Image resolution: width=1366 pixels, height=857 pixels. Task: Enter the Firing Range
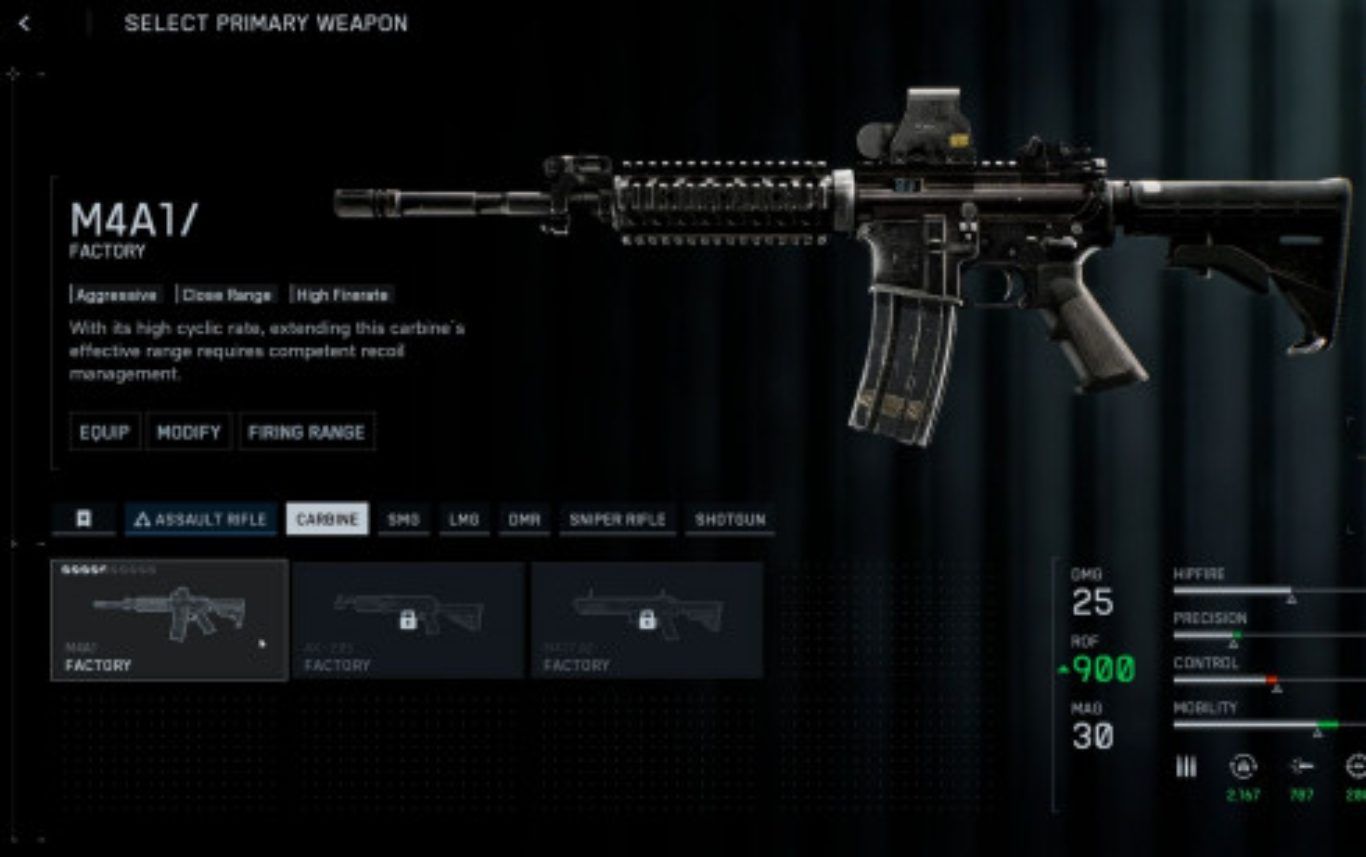pyautogui.click(x=307, y=432)
